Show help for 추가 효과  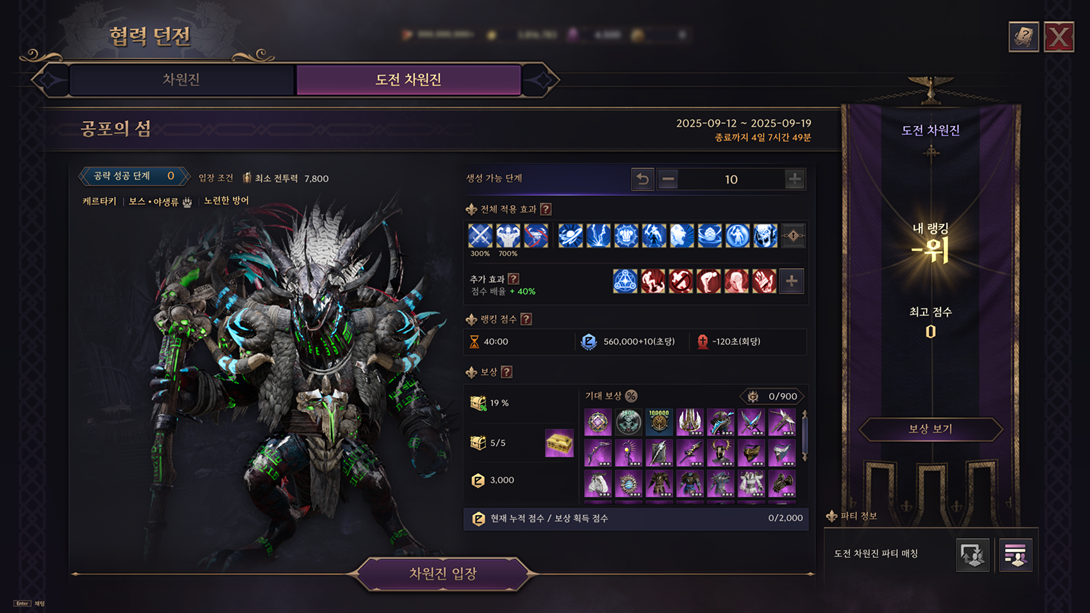point(513,279)
